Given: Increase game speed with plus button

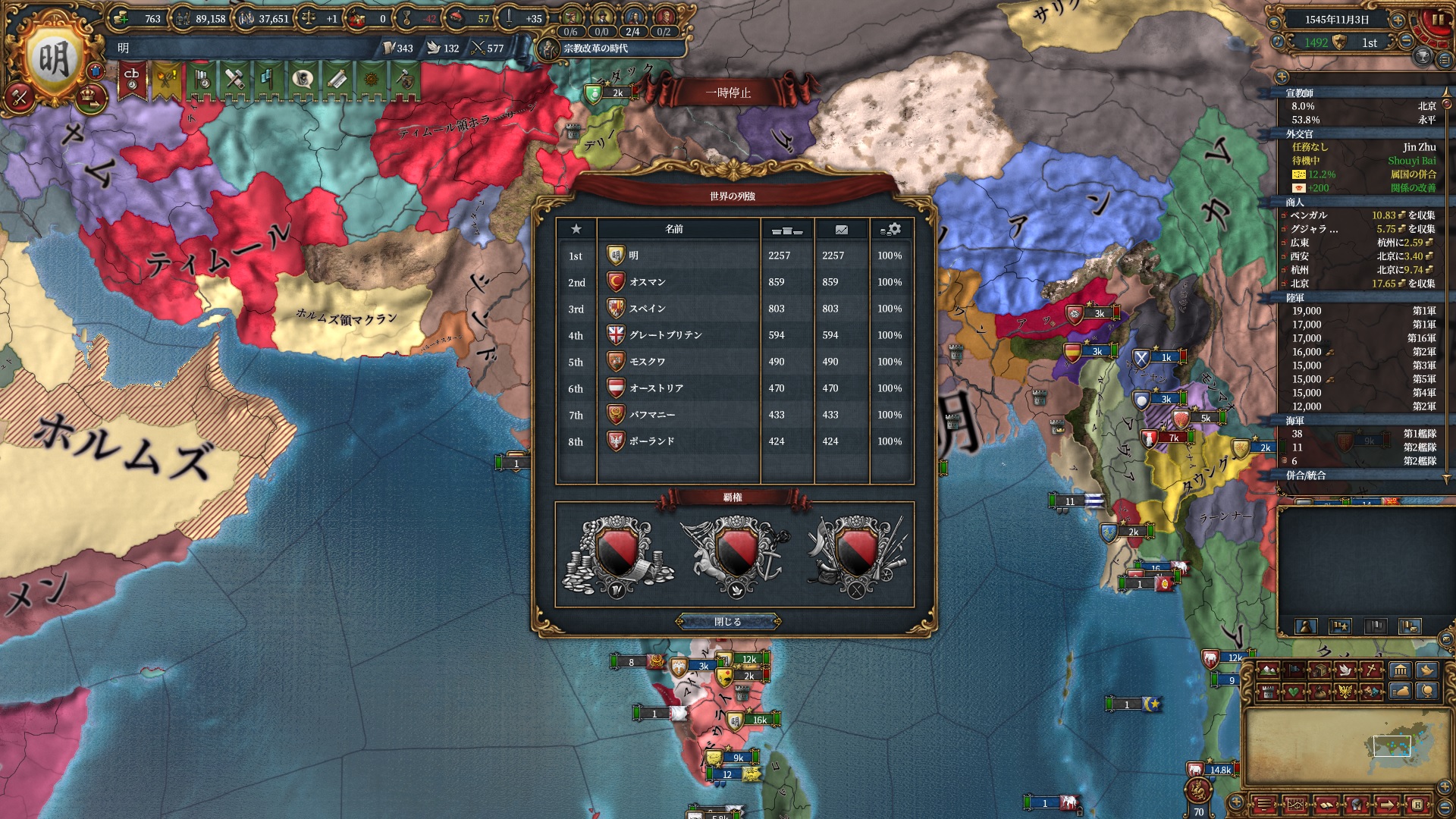Looking at the screenshot, I should pyautogui.click(x=1398, y=20).
